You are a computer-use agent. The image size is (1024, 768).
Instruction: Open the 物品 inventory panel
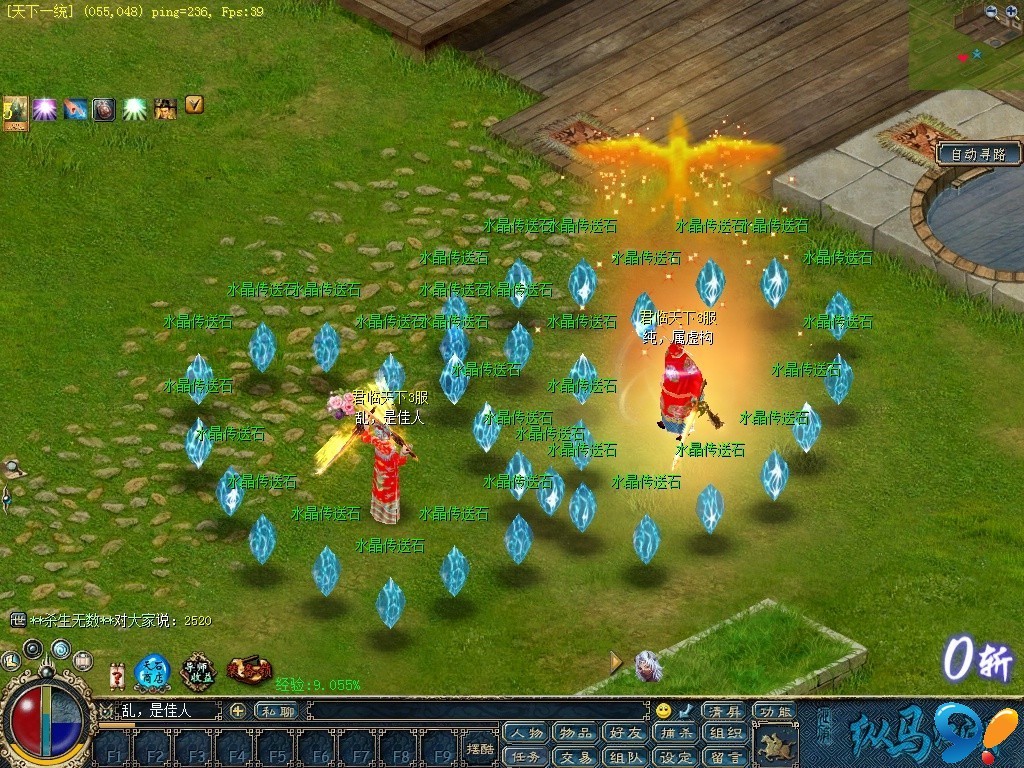point(576,733)
